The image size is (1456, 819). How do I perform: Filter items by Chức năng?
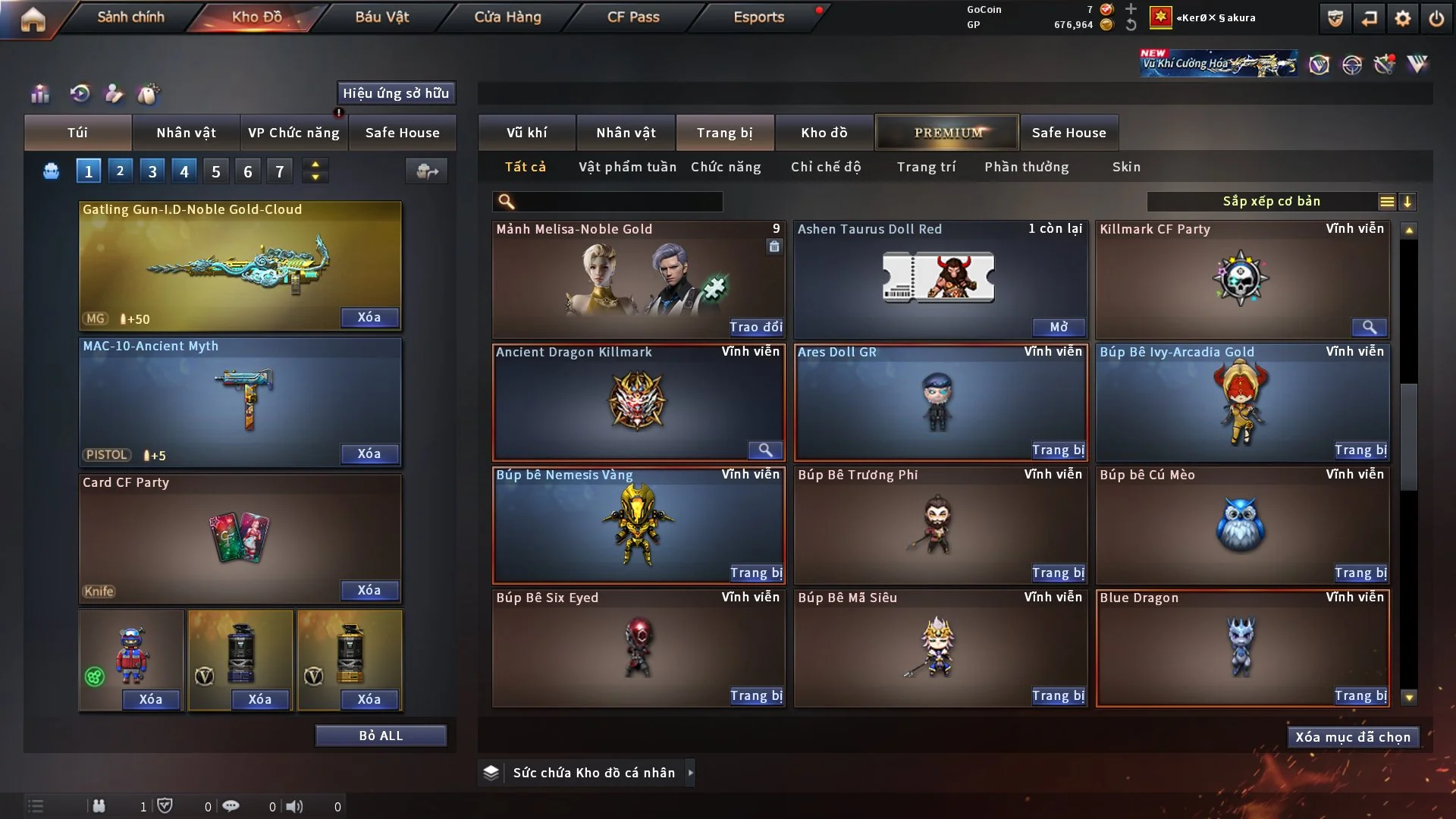pyautogui.click(x=726, y=167)
